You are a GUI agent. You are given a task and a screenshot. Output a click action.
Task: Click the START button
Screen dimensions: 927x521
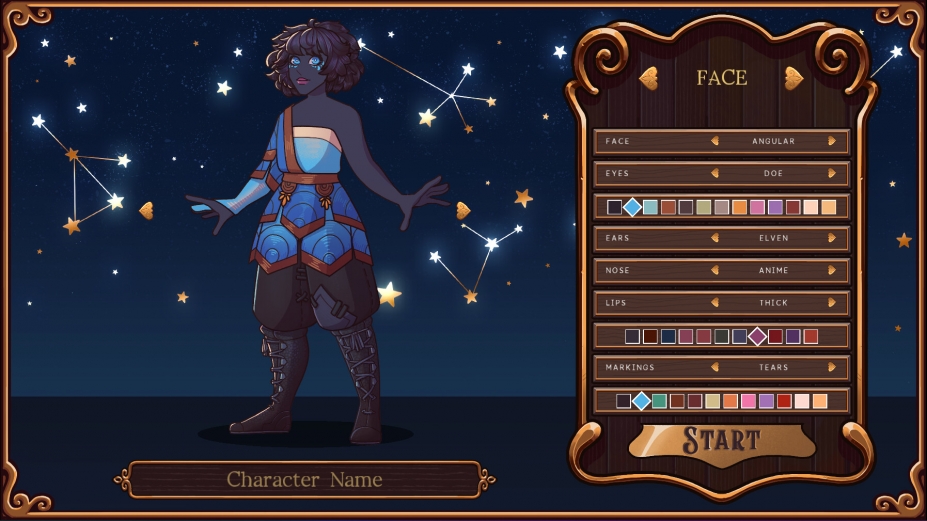(721, 440)
